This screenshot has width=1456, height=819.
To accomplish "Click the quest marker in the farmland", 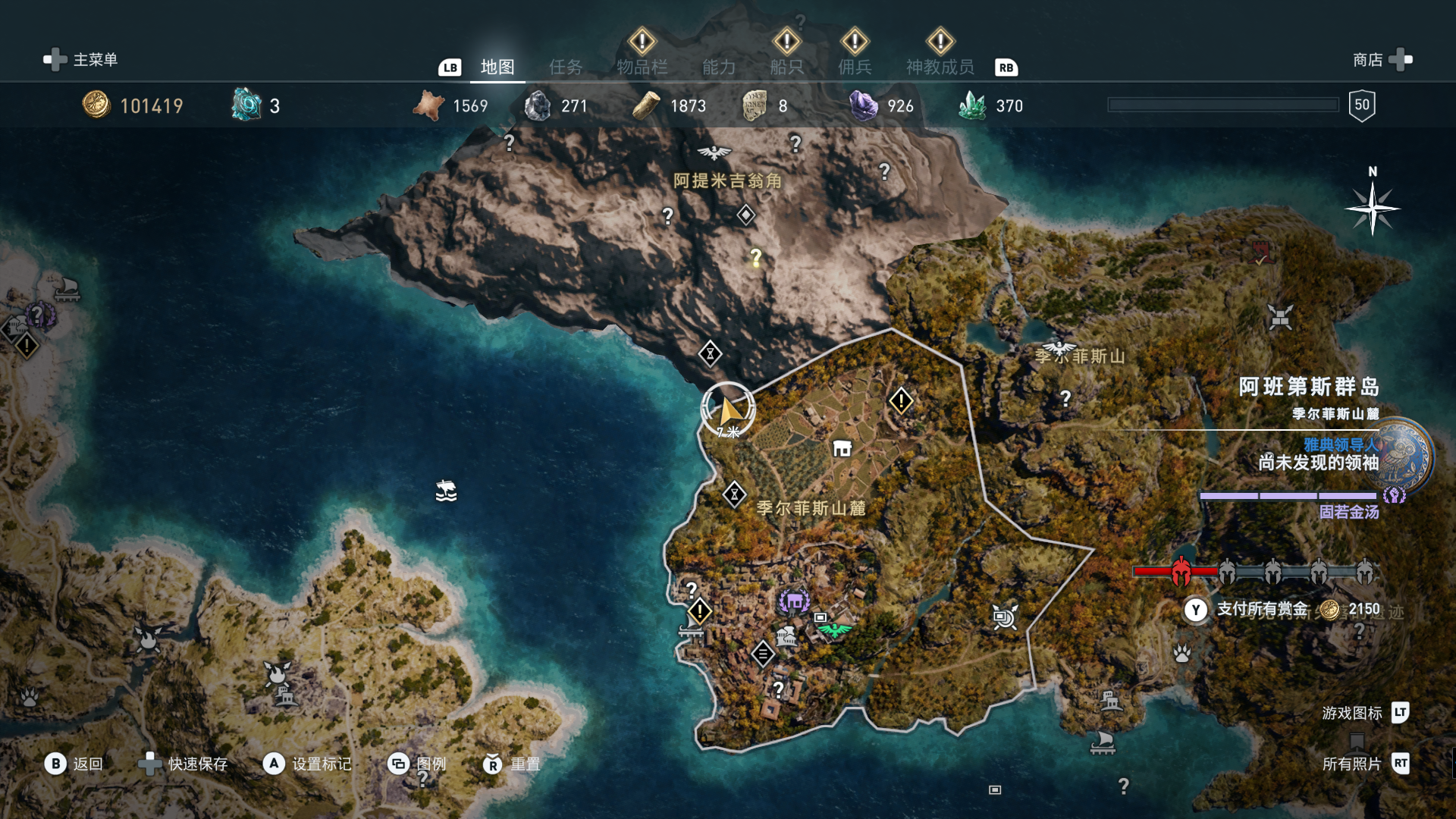I will pos(901,400).
